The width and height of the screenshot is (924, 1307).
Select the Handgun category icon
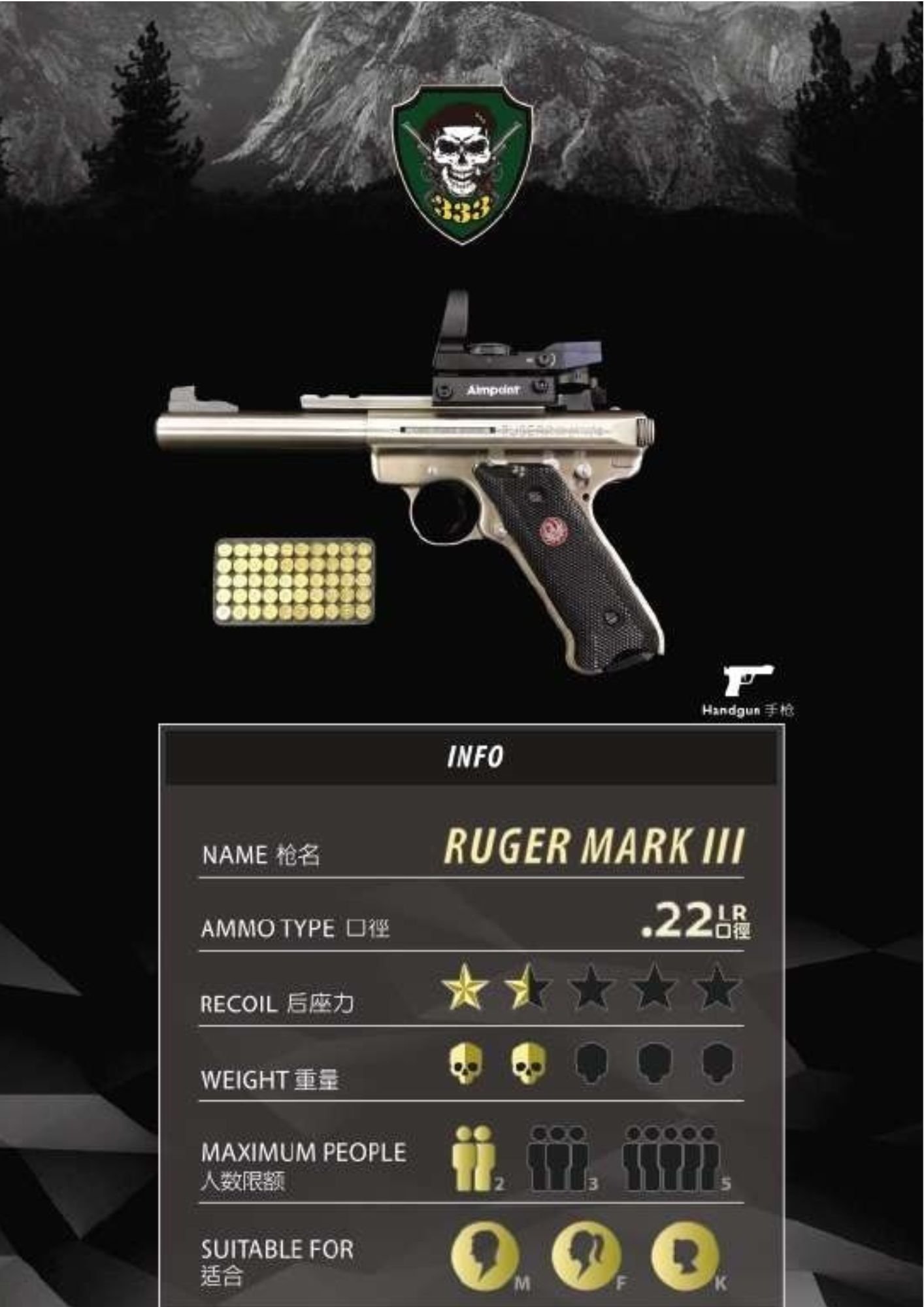click(x=748, y=681)
